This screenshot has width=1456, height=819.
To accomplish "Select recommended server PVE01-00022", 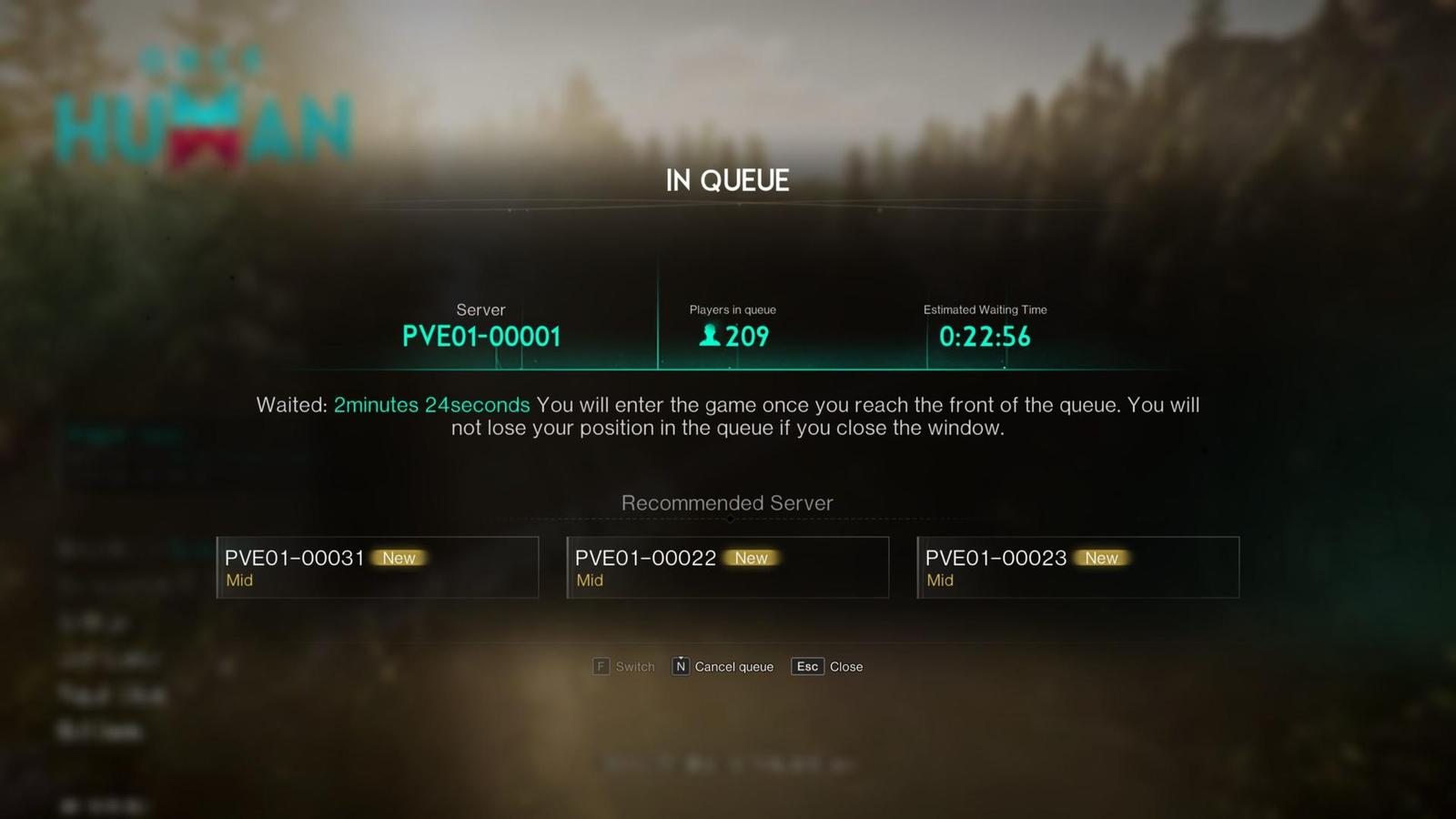I will (726, 567).
